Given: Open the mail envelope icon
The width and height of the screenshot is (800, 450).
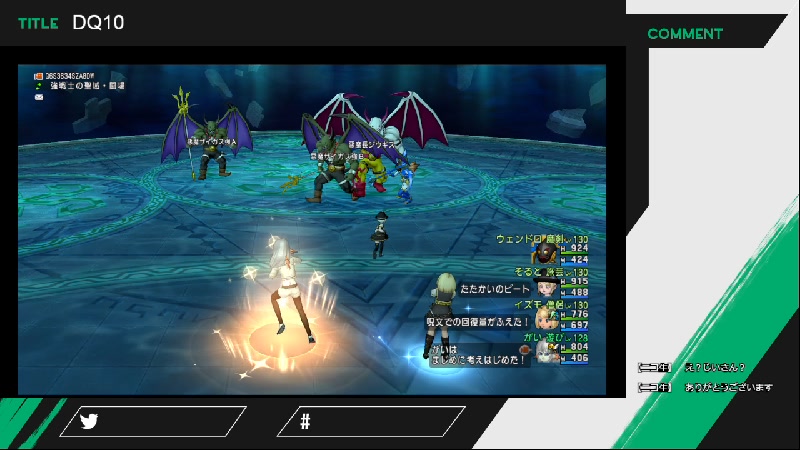Looking at the screenshot, I should [38, 97].
